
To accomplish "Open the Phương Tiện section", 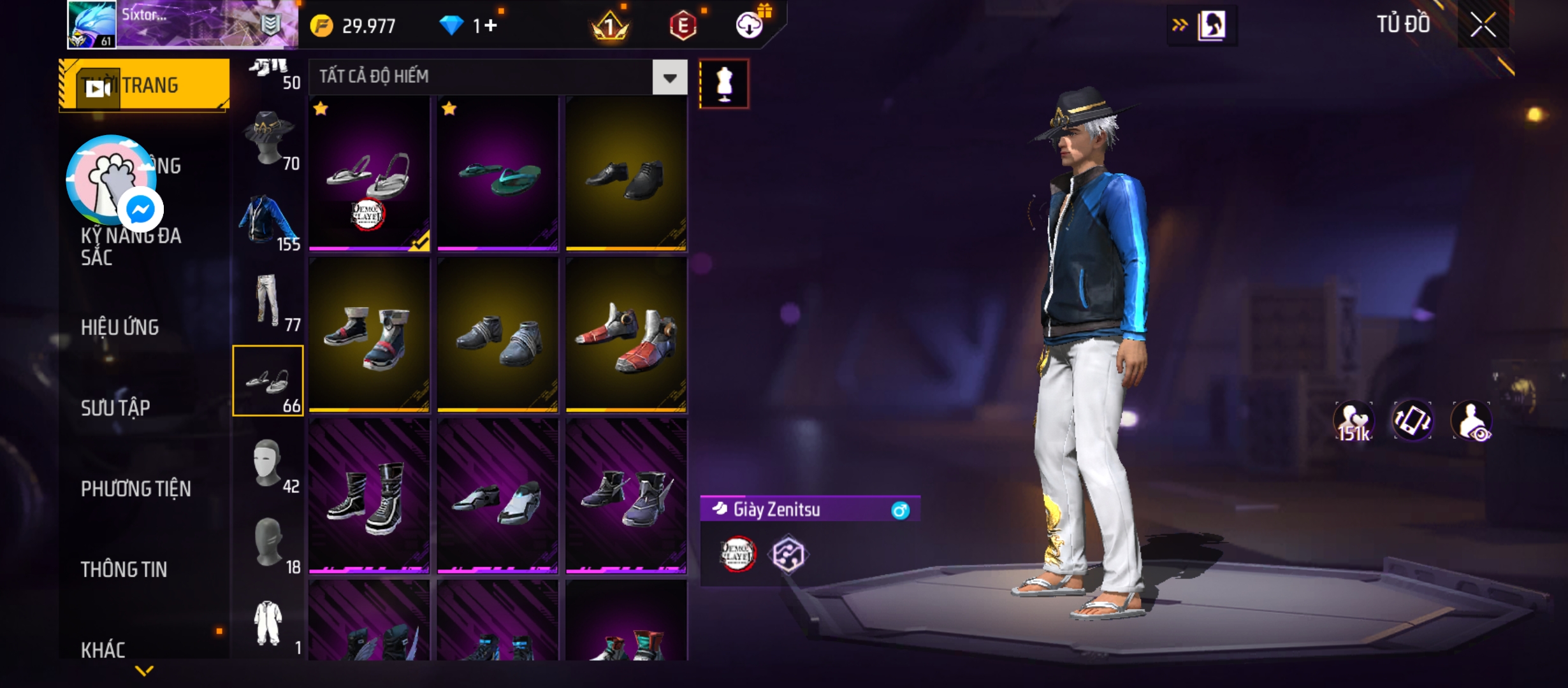I will click(x=136, y=489).
